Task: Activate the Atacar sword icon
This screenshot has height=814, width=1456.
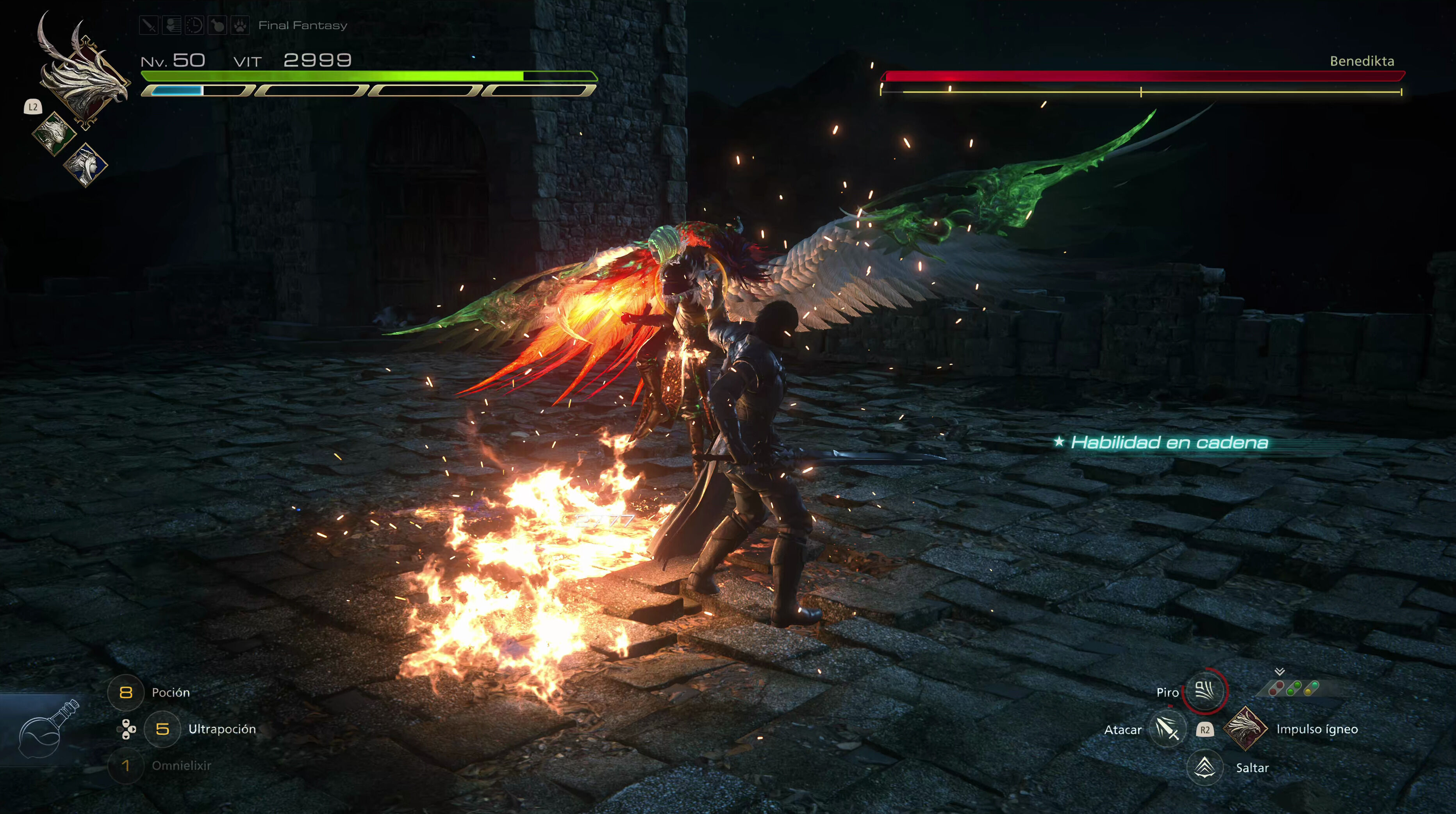Action: [x=1167, y=729]
